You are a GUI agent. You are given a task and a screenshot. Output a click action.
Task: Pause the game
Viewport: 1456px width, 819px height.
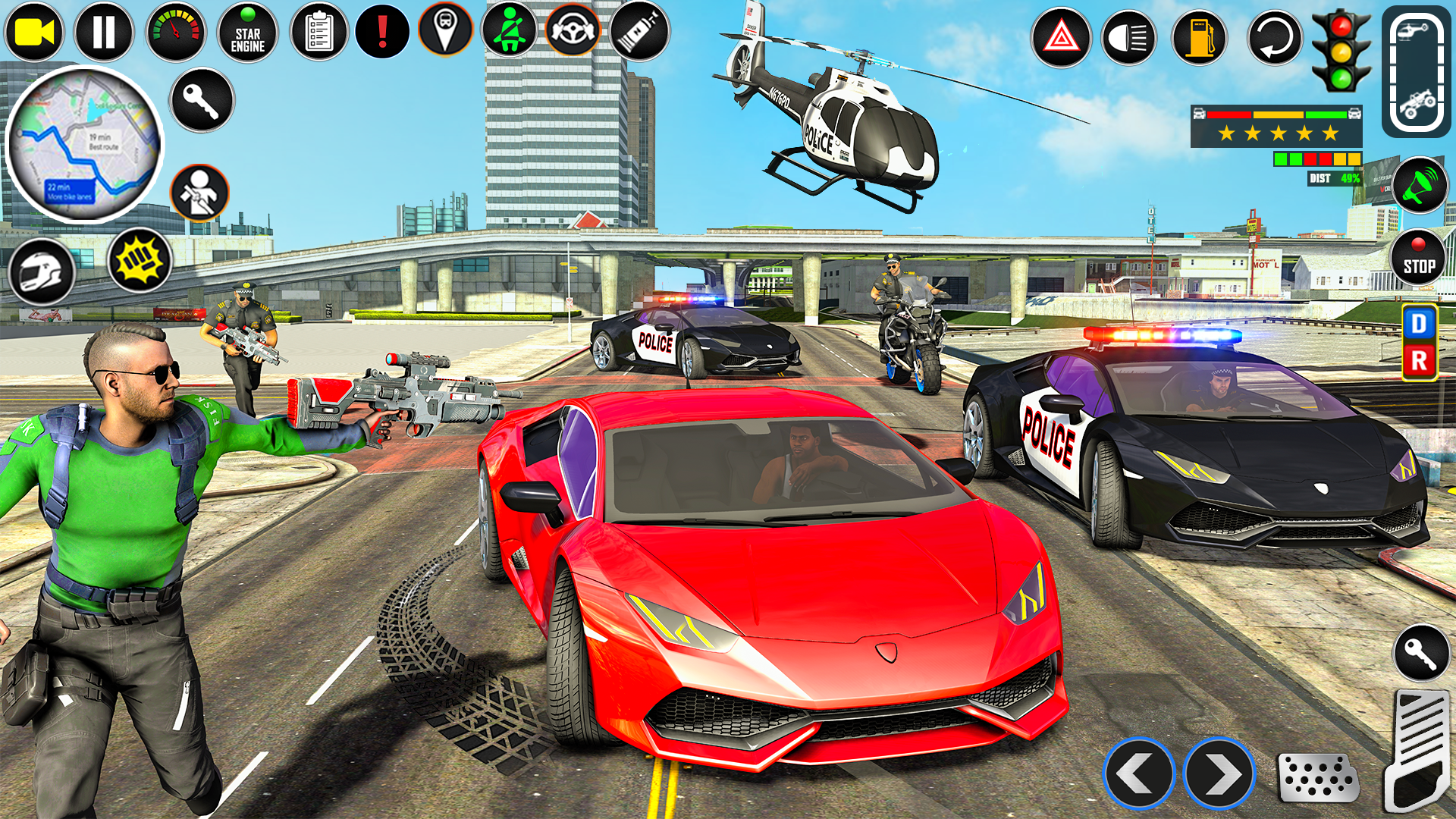tap(104, 33)
